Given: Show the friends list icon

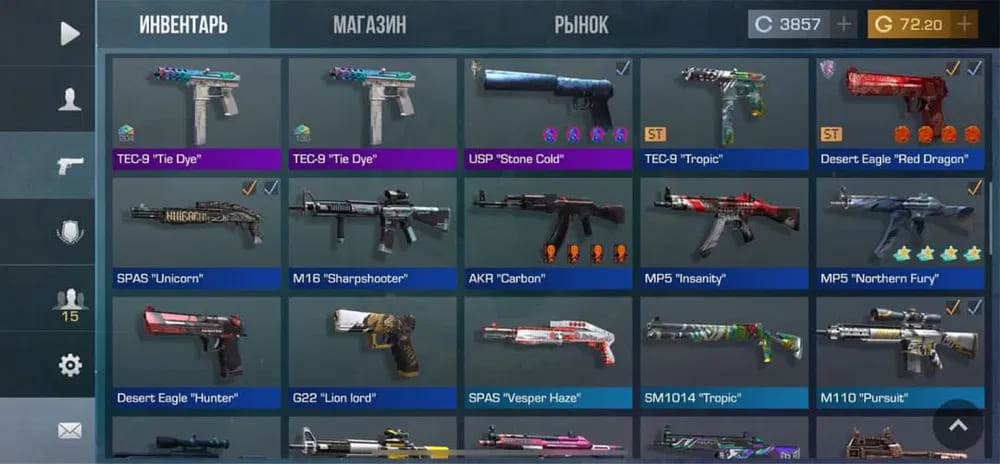Looking at the screenshot, I should coord(69,302).
